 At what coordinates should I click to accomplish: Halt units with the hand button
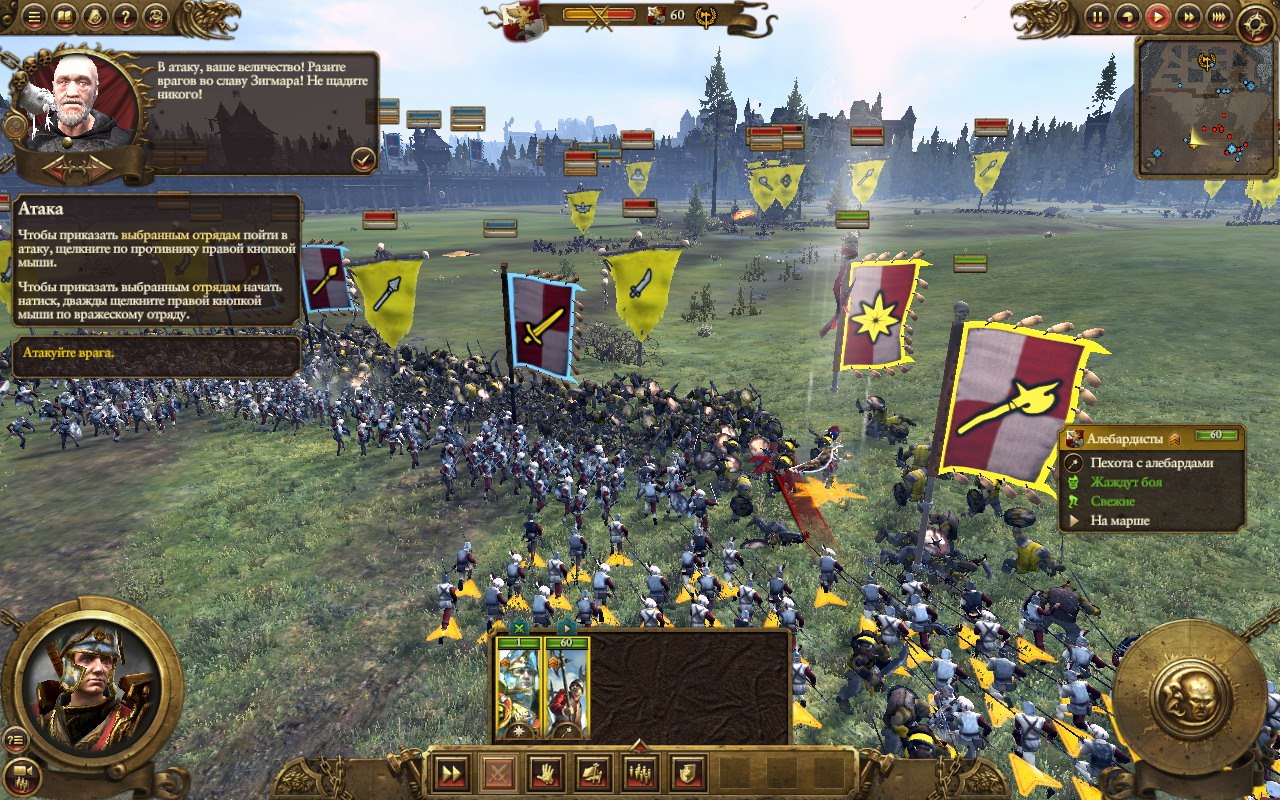pyautogui.click(x=544, y=772)
